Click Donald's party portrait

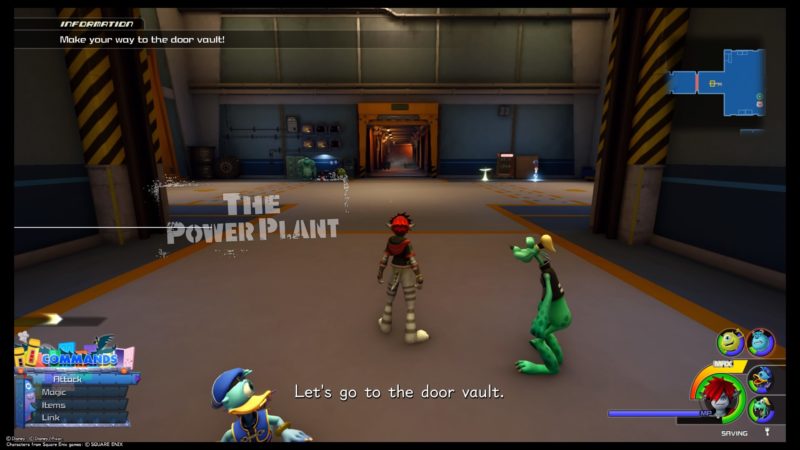point(761,378)
